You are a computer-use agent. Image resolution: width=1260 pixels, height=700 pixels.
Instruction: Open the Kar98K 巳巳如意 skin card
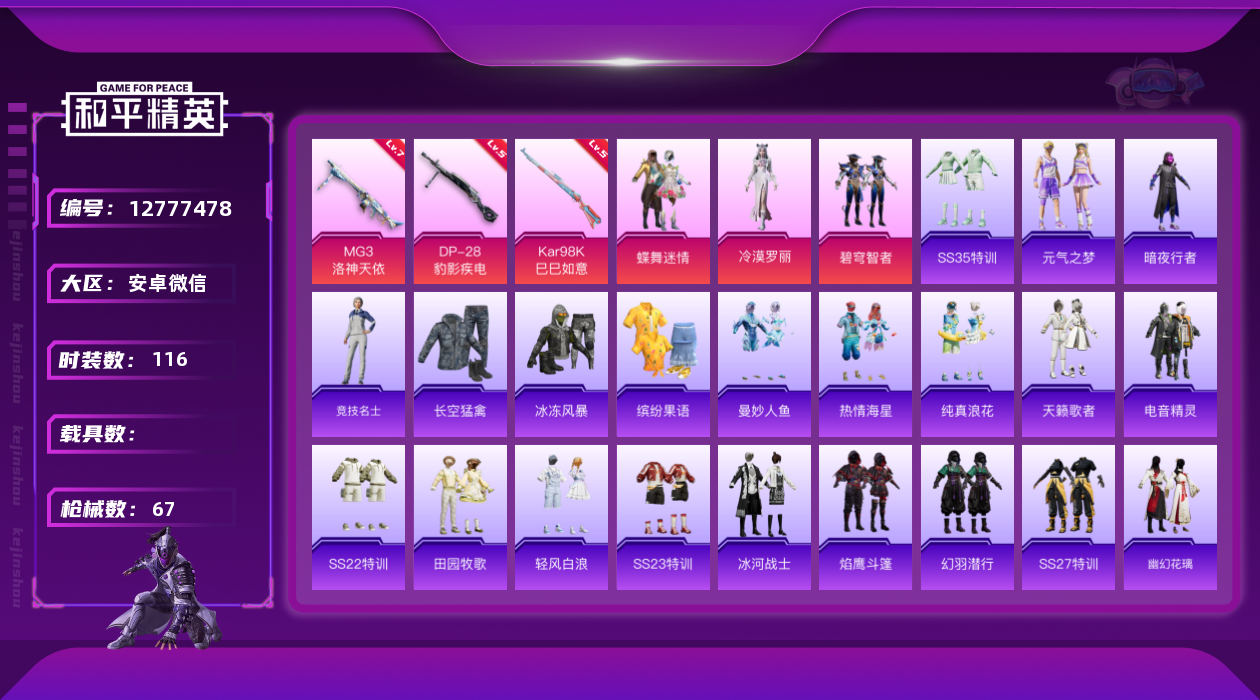[561, 210]
